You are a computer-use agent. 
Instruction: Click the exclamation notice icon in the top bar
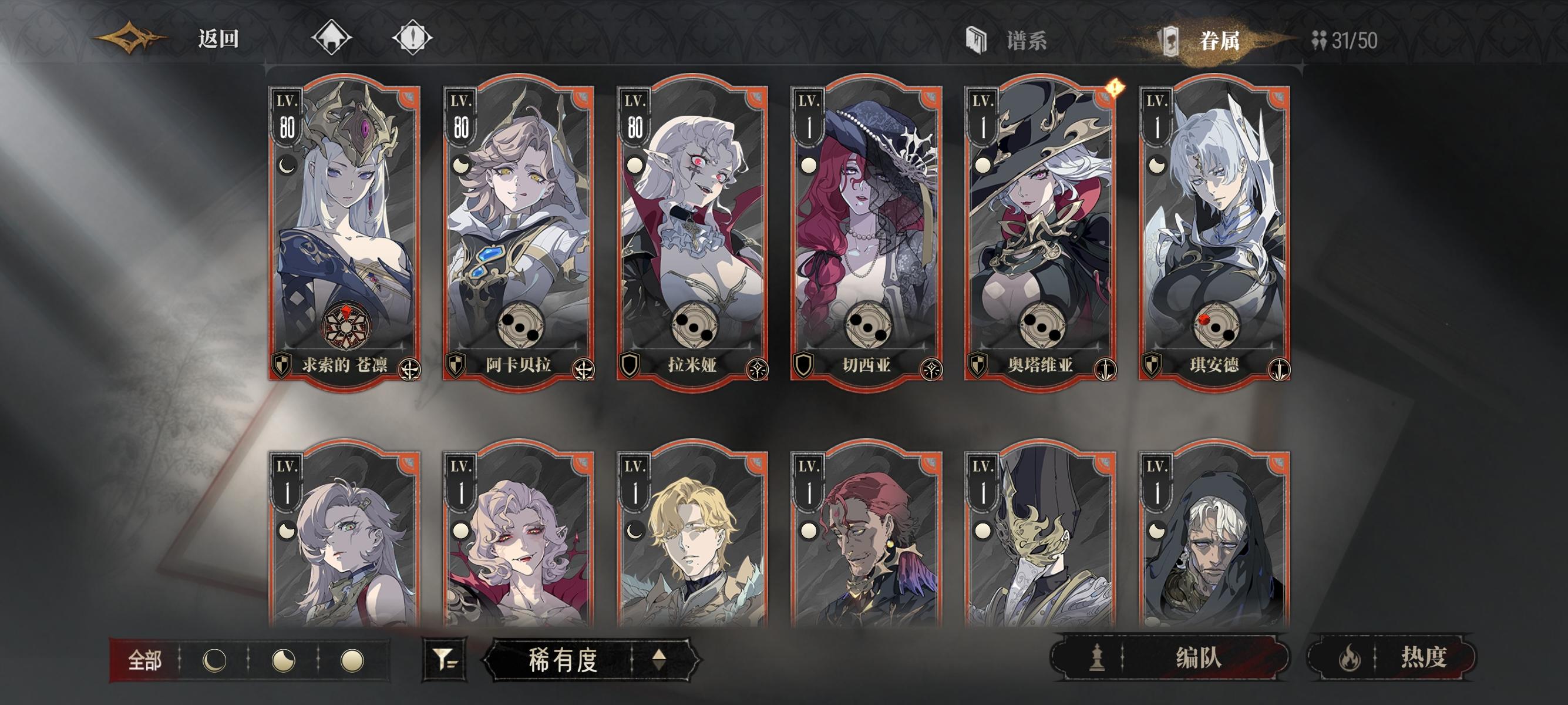[x=413, y=38]
